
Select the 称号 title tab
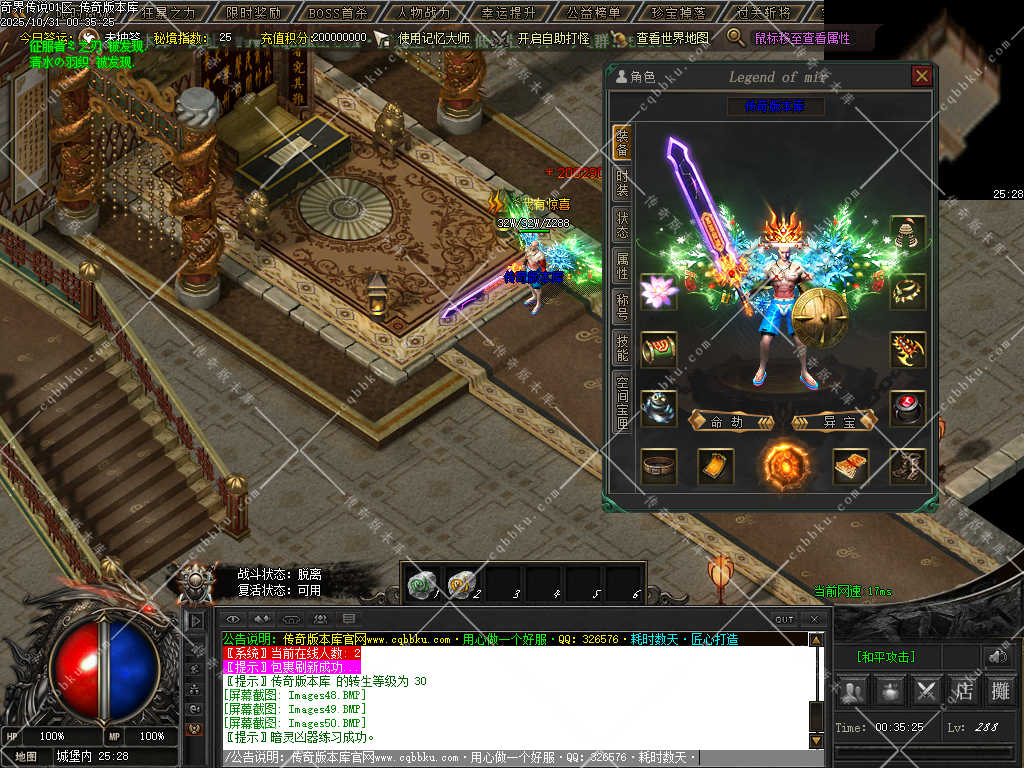click(x=622, y=306)
